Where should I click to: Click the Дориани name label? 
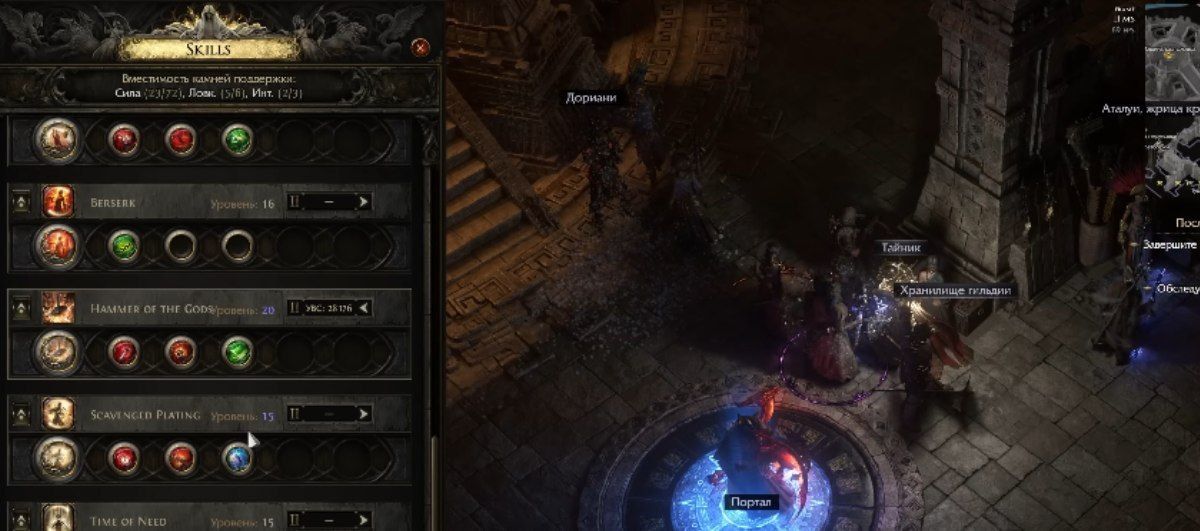[590, 98]
